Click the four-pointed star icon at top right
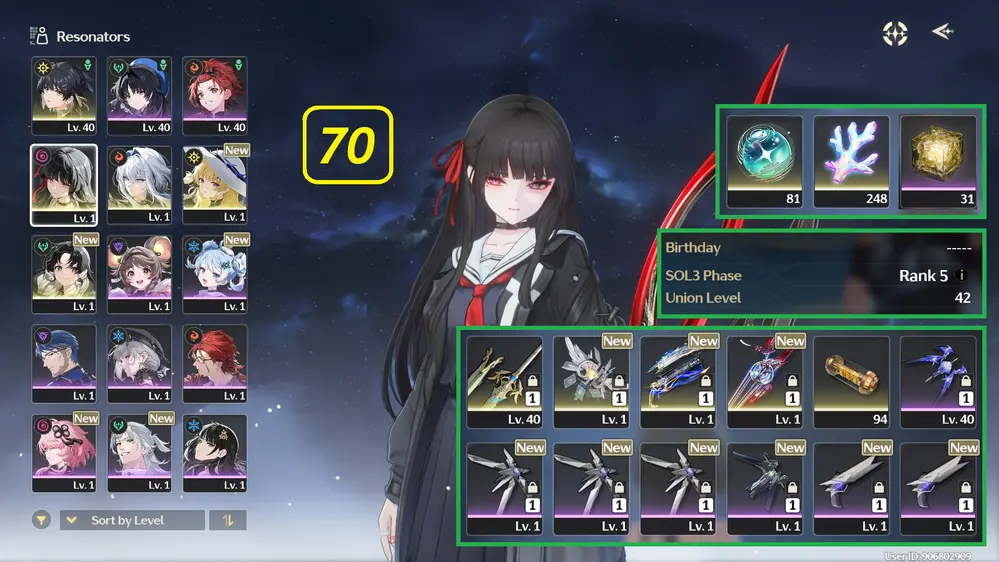The height and width of the screenshot is (562, 999). (x=895, y=33)
